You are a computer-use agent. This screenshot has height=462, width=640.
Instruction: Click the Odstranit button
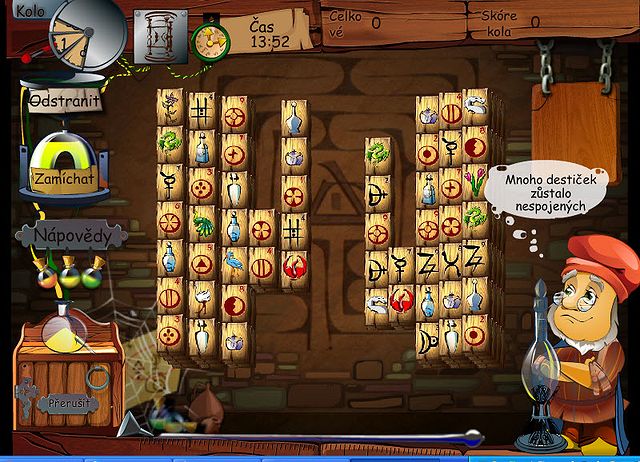[x=63, y=103]
